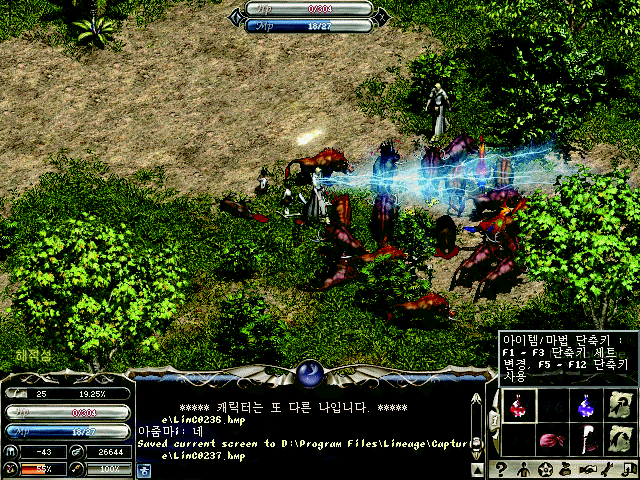
Task: Open the star emblem menu icon
Action: tap(545, 470)
